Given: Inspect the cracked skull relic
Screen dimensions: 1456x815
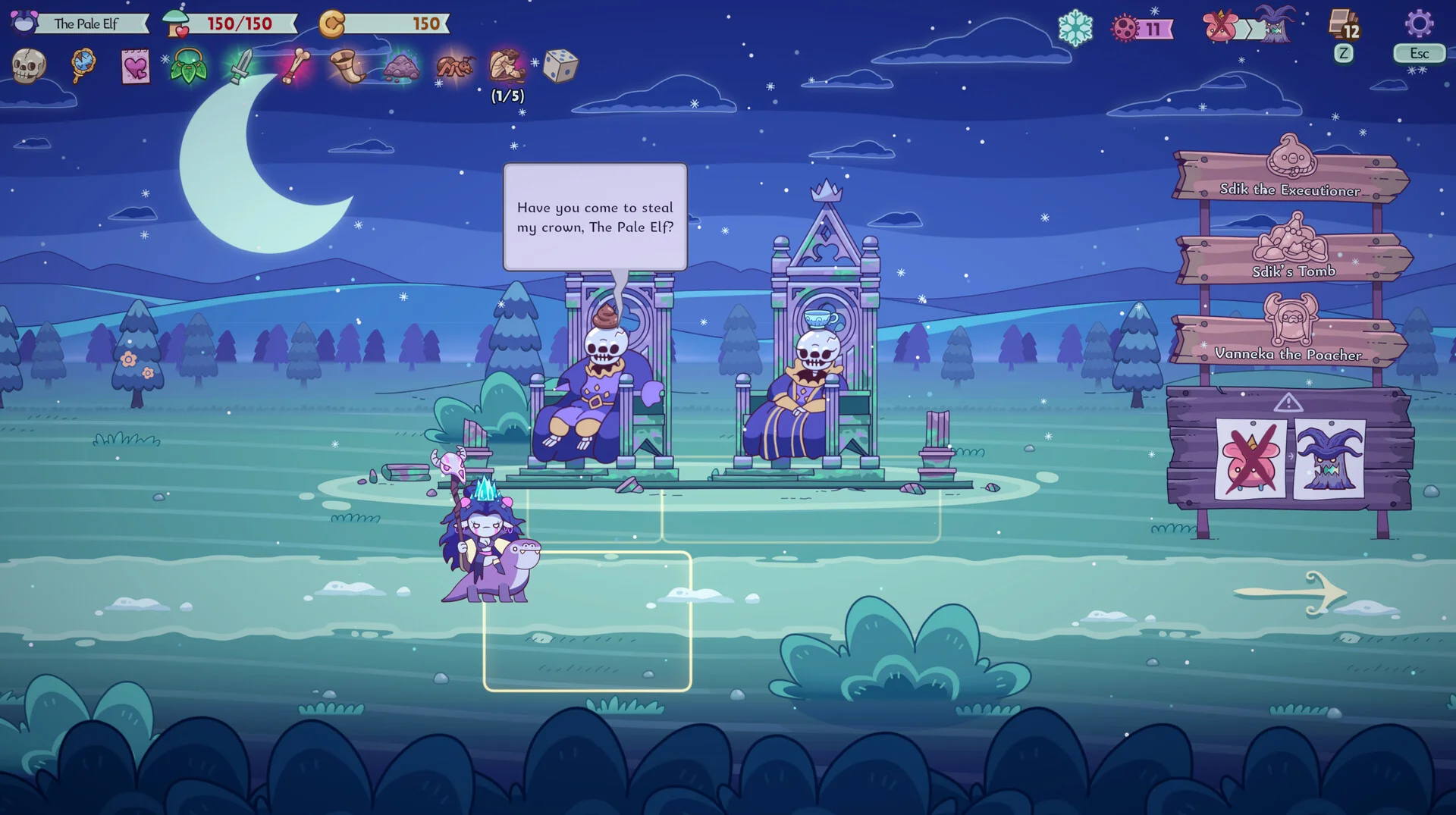Looking at the screenshot, I should click(29, 66).
